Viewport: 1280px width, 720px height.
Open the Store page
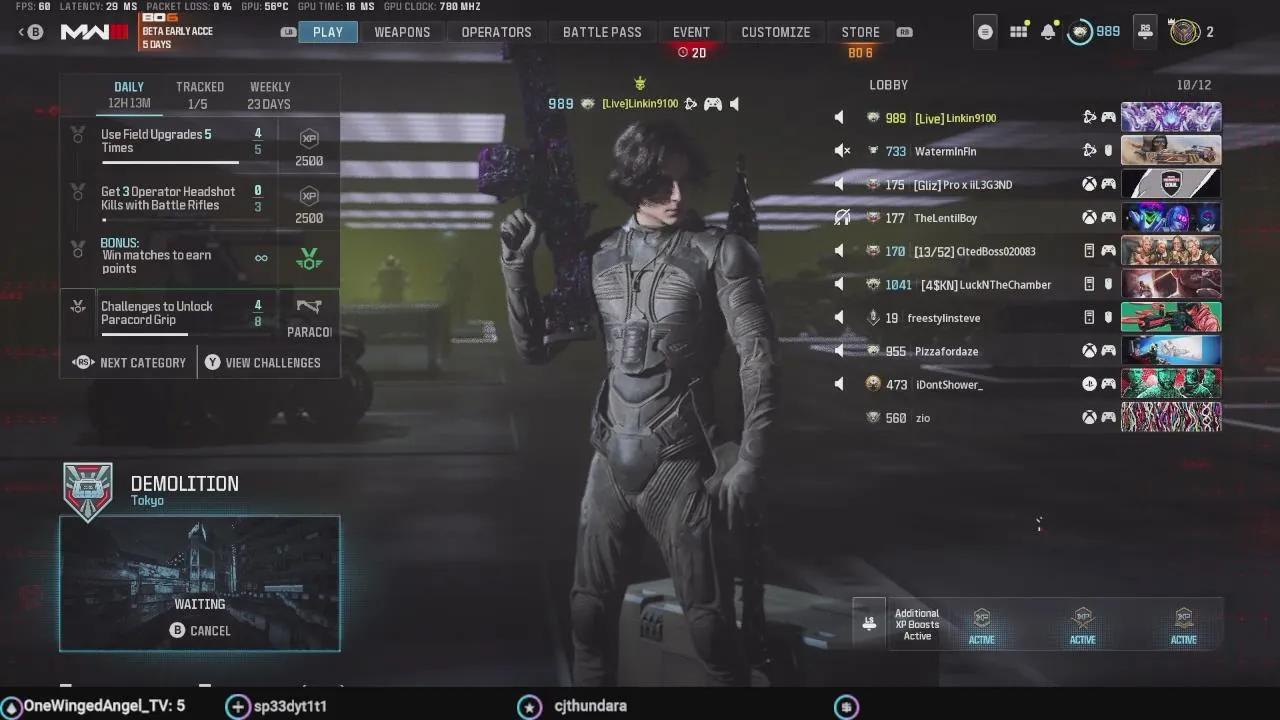point(859,31)
